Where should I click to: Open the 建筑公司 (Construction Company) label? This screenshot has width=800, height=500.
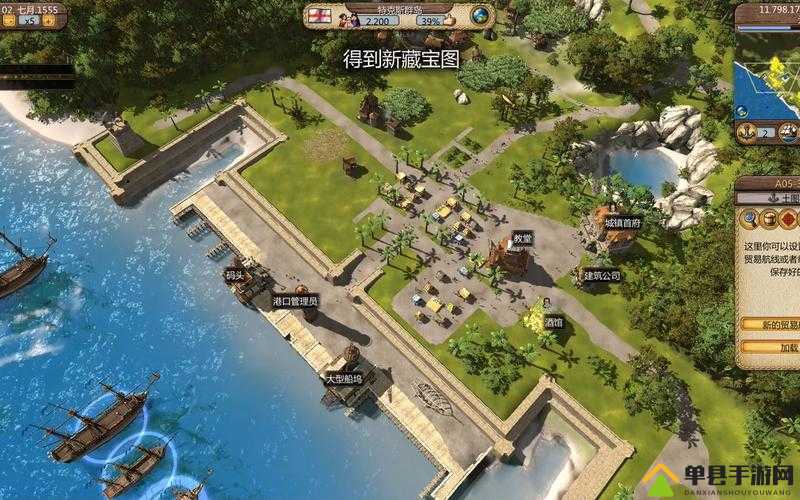[602, 274]
